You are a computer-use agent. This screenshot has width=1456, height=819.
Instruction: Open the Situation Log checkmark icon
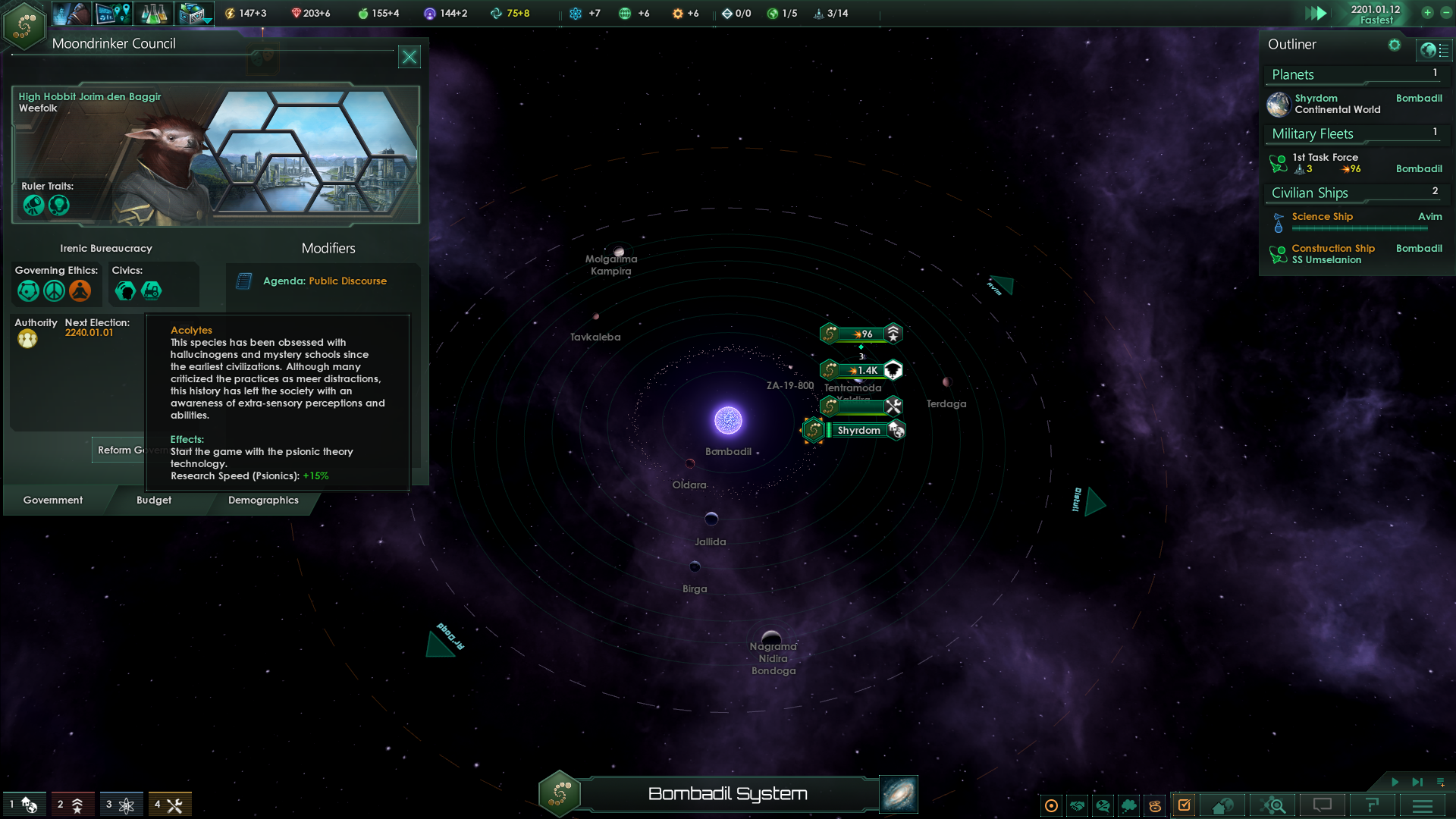click(1183, 805)
